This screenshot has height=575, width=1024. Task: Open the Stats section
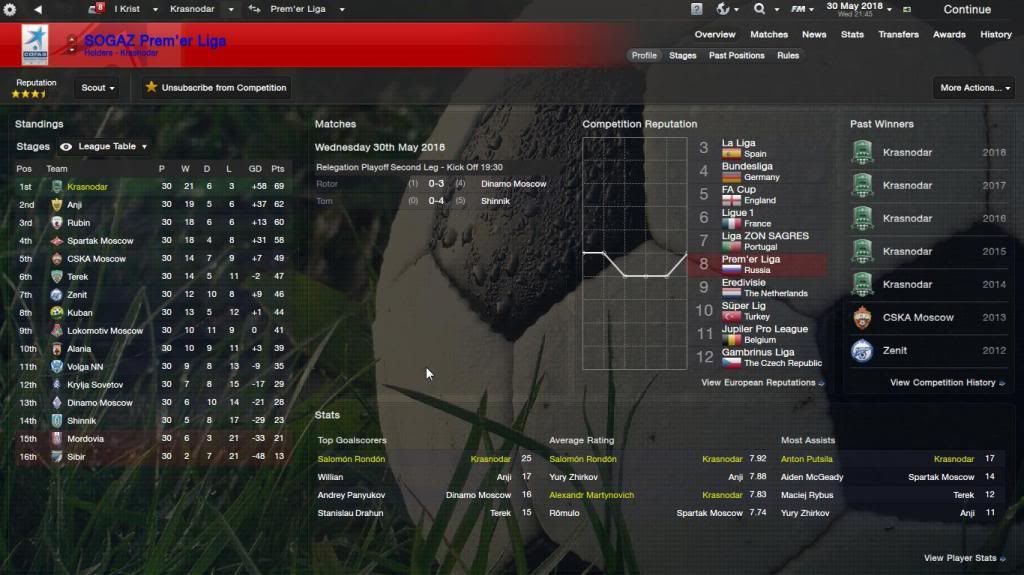[852, 35]
